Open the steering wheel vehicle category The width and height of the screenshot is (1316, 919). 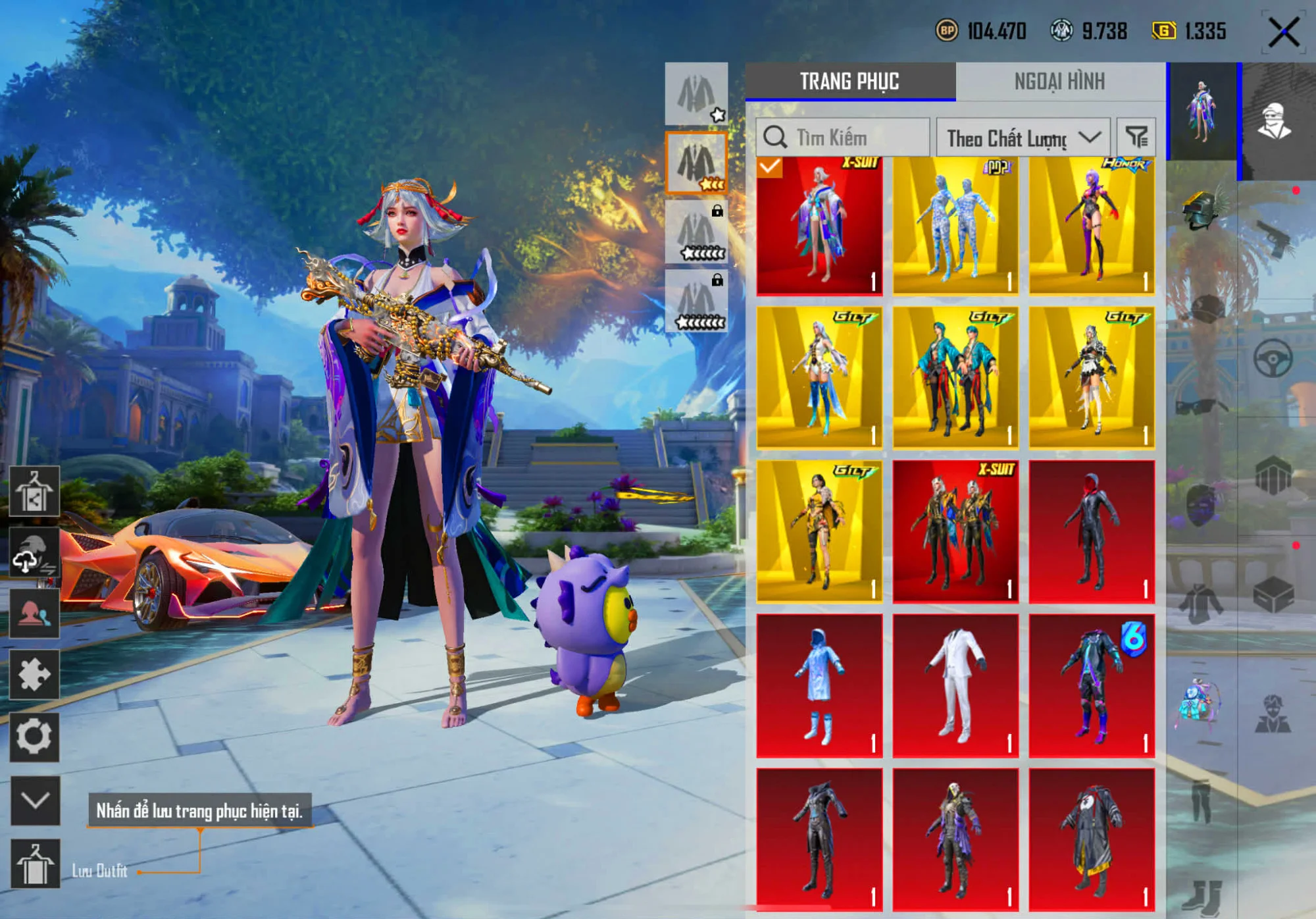coord(1273,358)
